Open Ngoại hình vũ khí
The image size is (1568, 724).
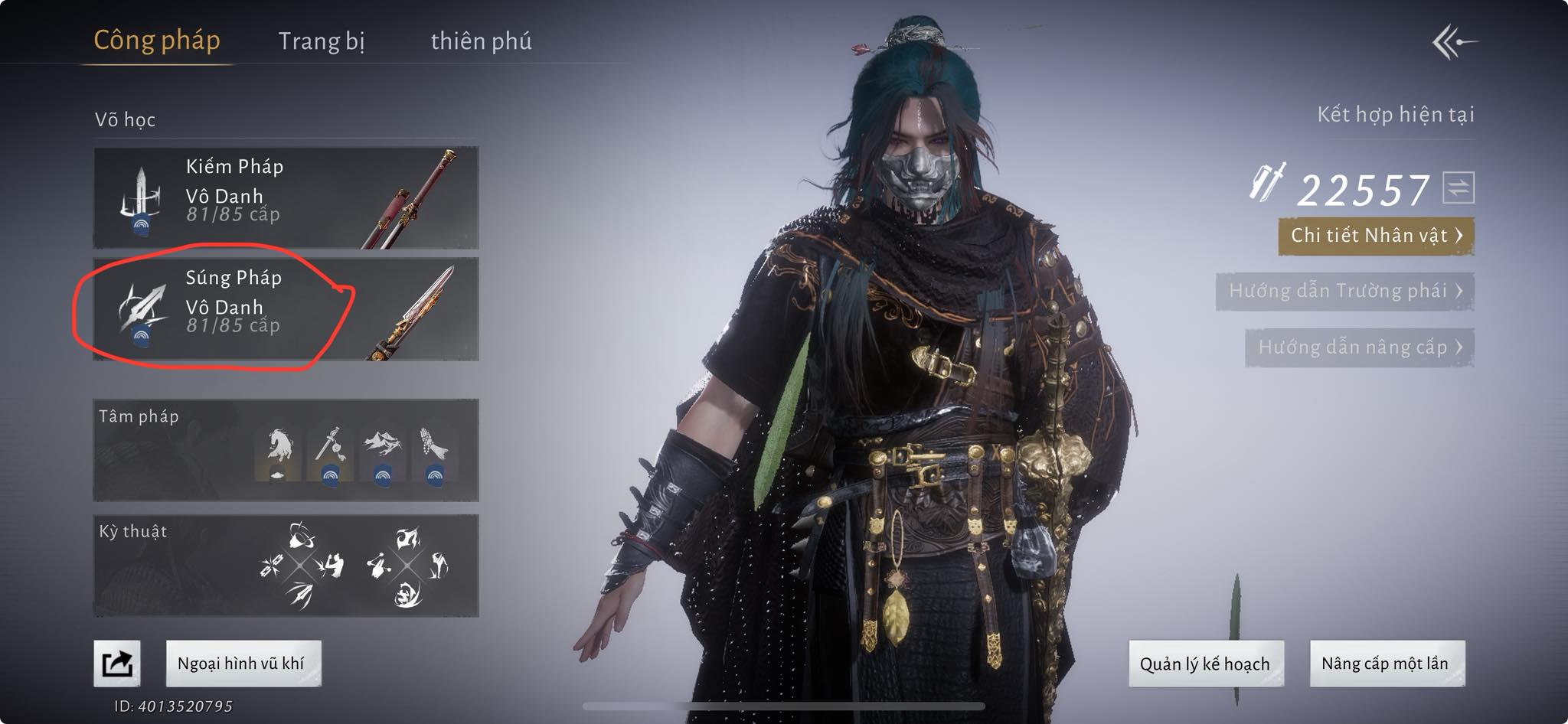point(243,664)
